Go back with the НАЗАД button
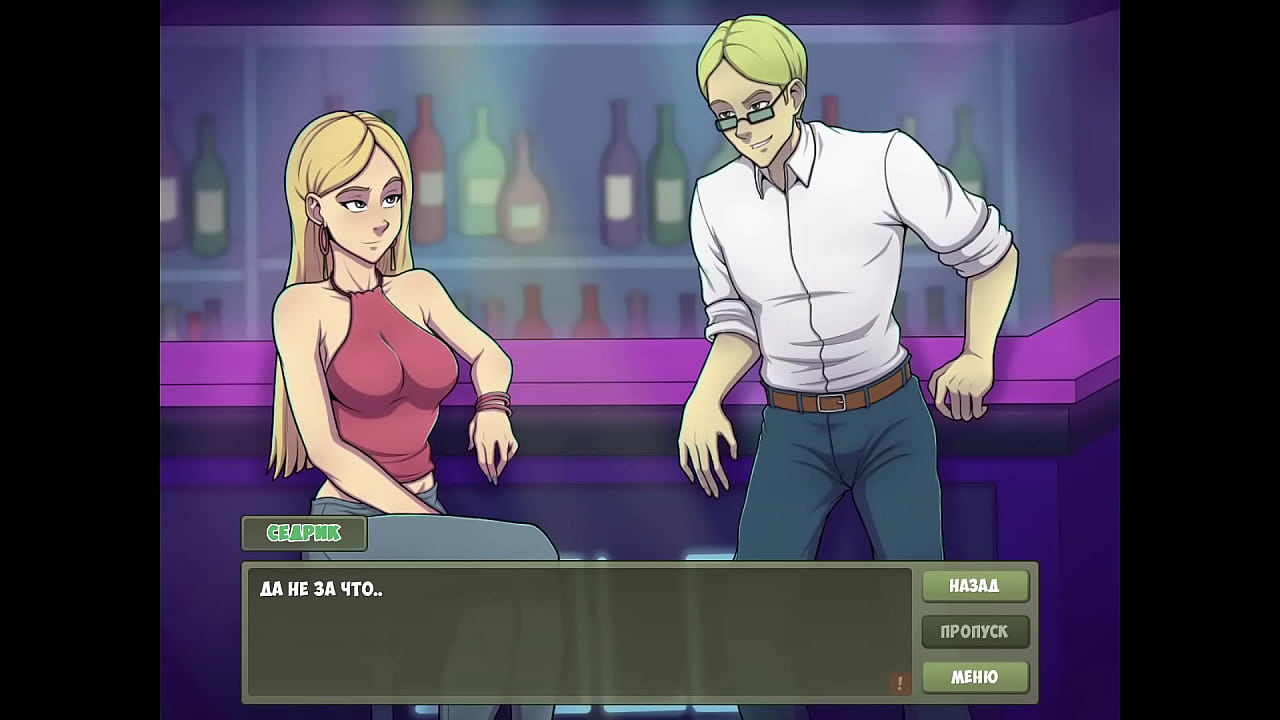This screenshot has height=720, width=1280. [x=975, y=586]
